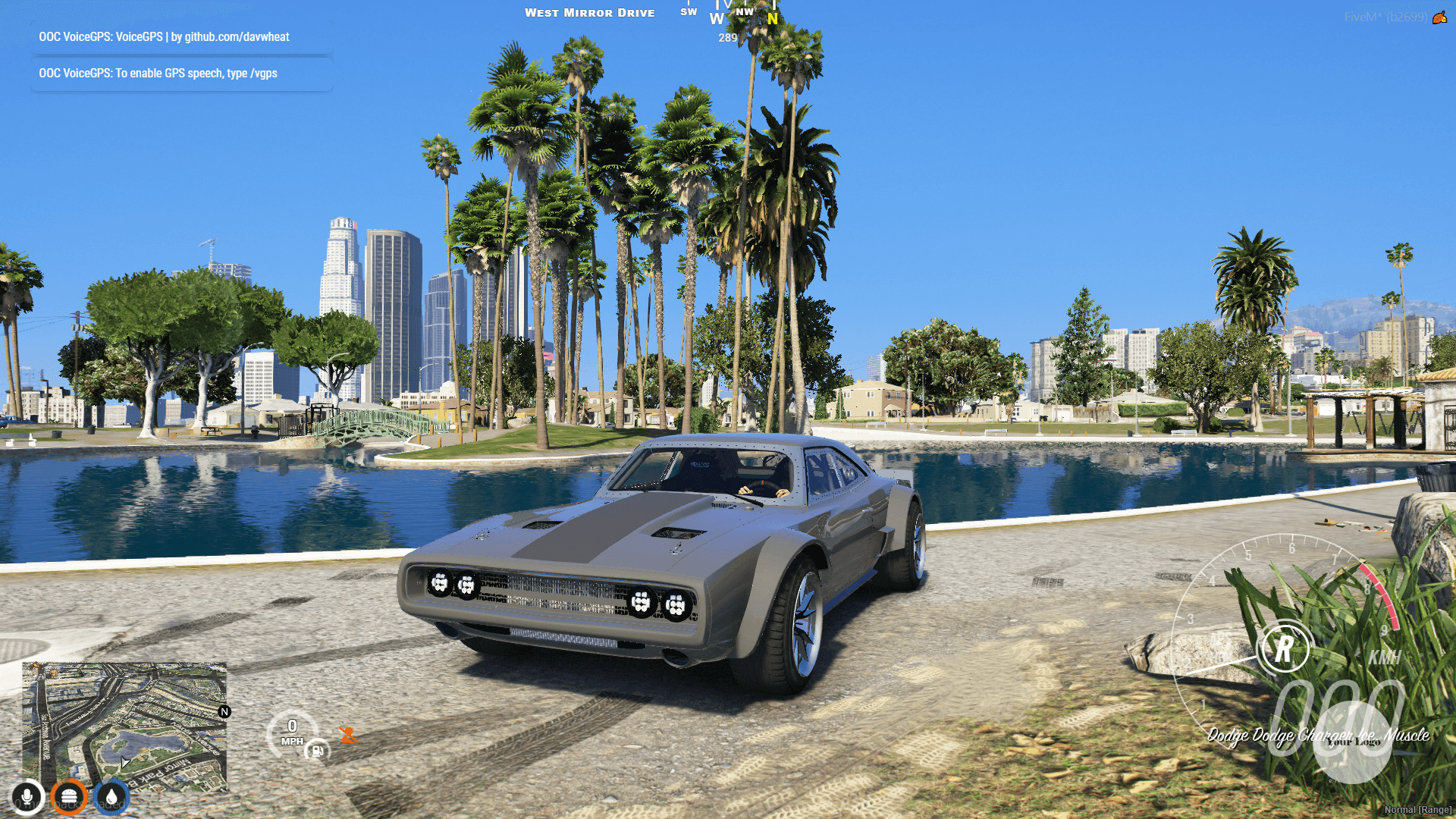Select the microphone icon above the minimap

tap(27, 797)
